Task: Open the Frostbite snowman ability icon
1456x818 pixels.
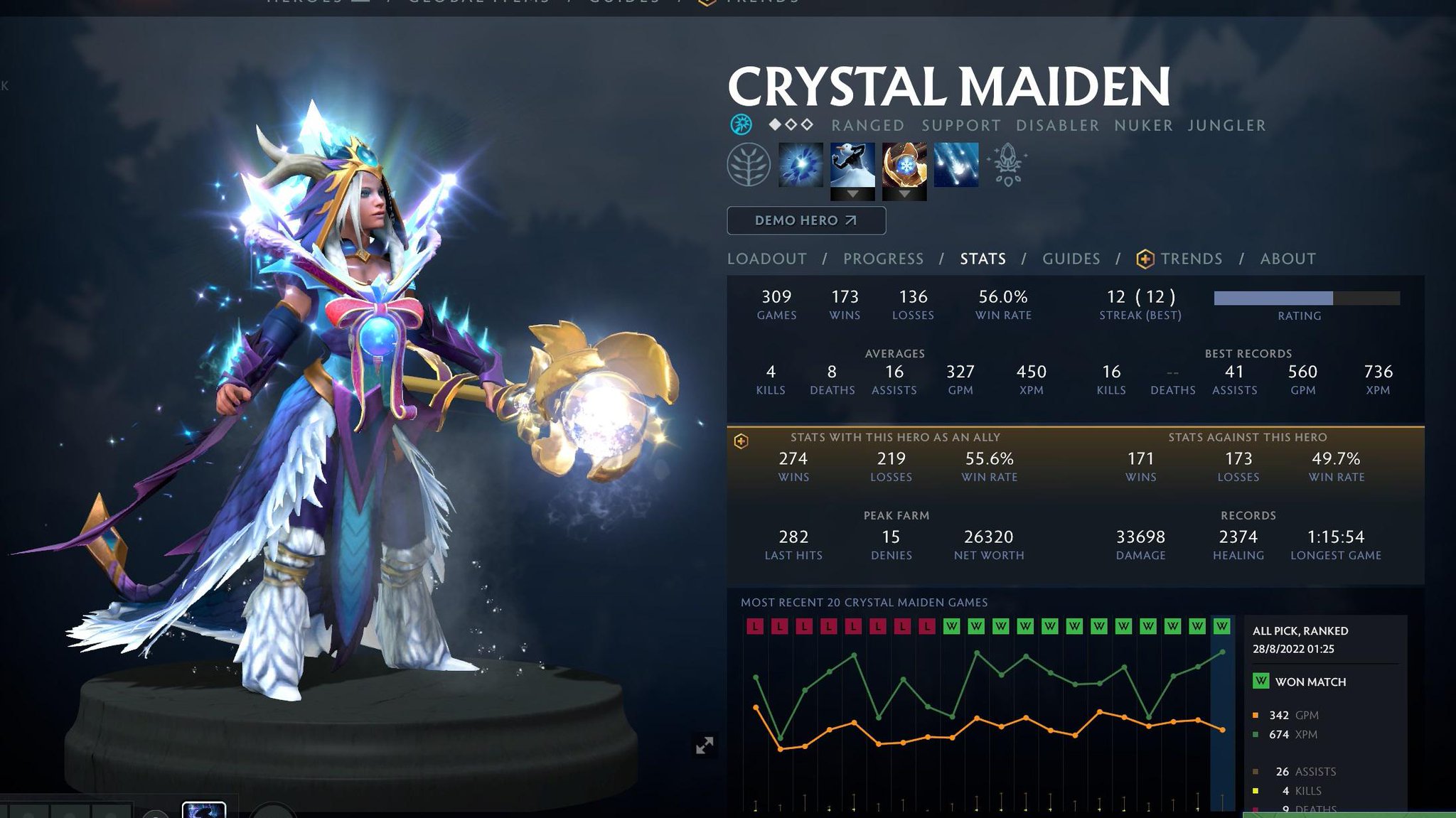Action: (x=852, y=163)
